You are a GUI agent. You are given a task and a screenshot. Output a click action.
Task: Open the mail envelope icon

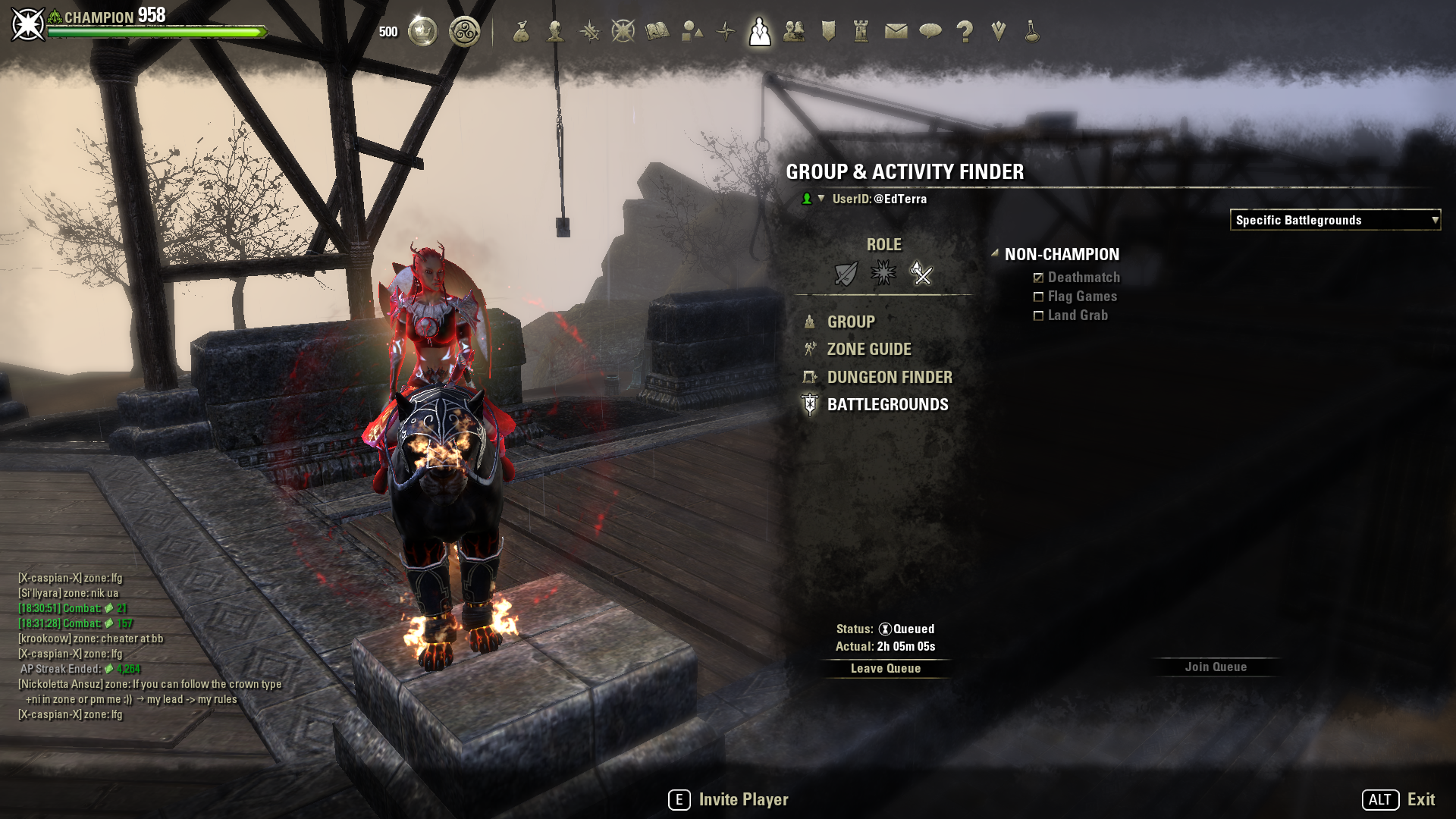coord(896,32)
